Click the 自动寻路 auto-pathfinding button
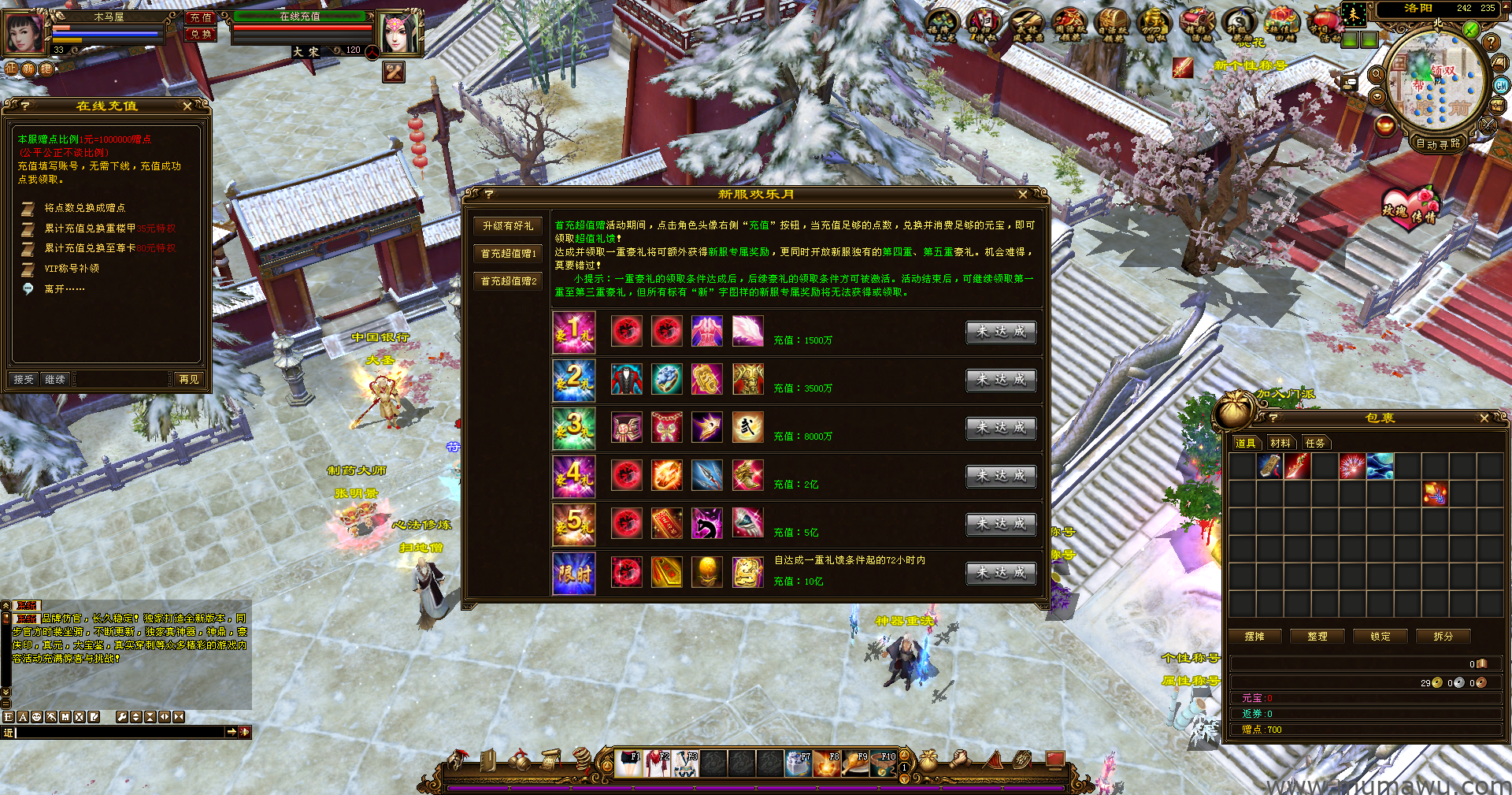The image size is (1512, 795). pos(1437,143)
